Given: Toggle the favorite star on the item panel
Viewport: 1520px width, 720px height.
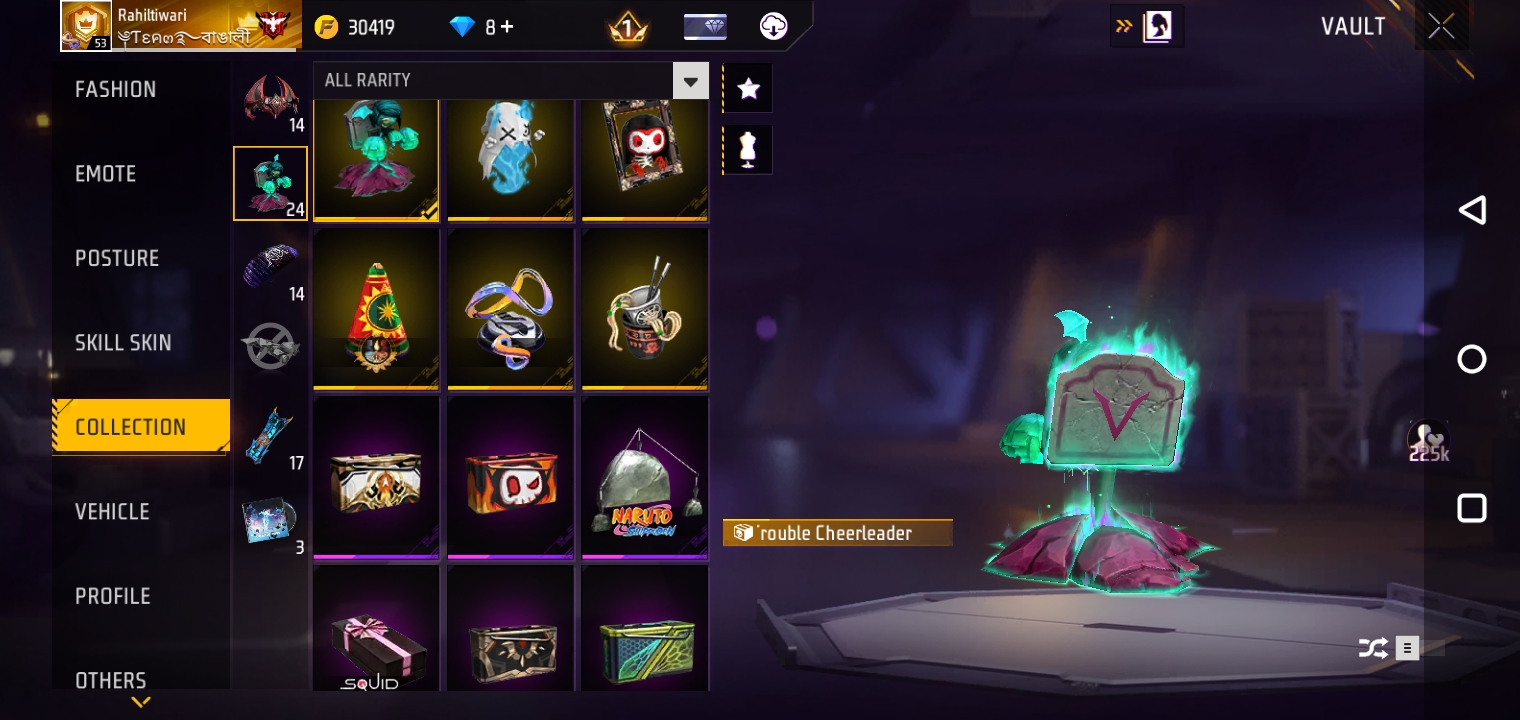Looking at the screenshot, I should click(747, 88).
